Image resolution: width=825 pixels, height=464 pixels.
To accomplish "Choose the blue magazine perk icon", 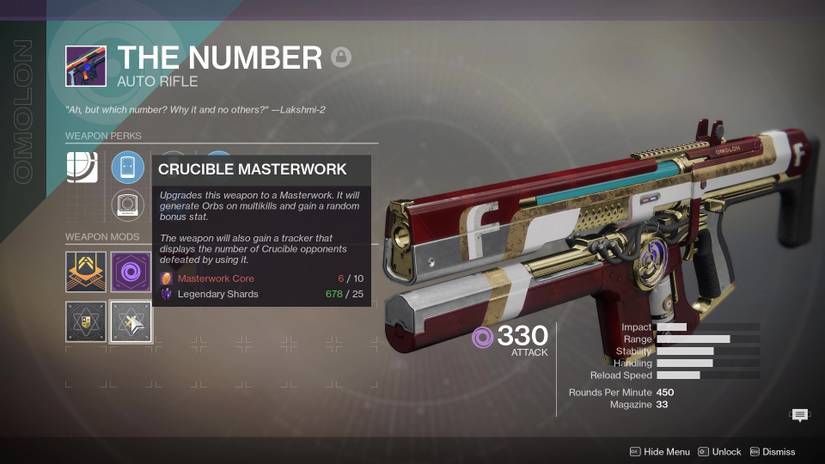I will (x=128, y=167).
